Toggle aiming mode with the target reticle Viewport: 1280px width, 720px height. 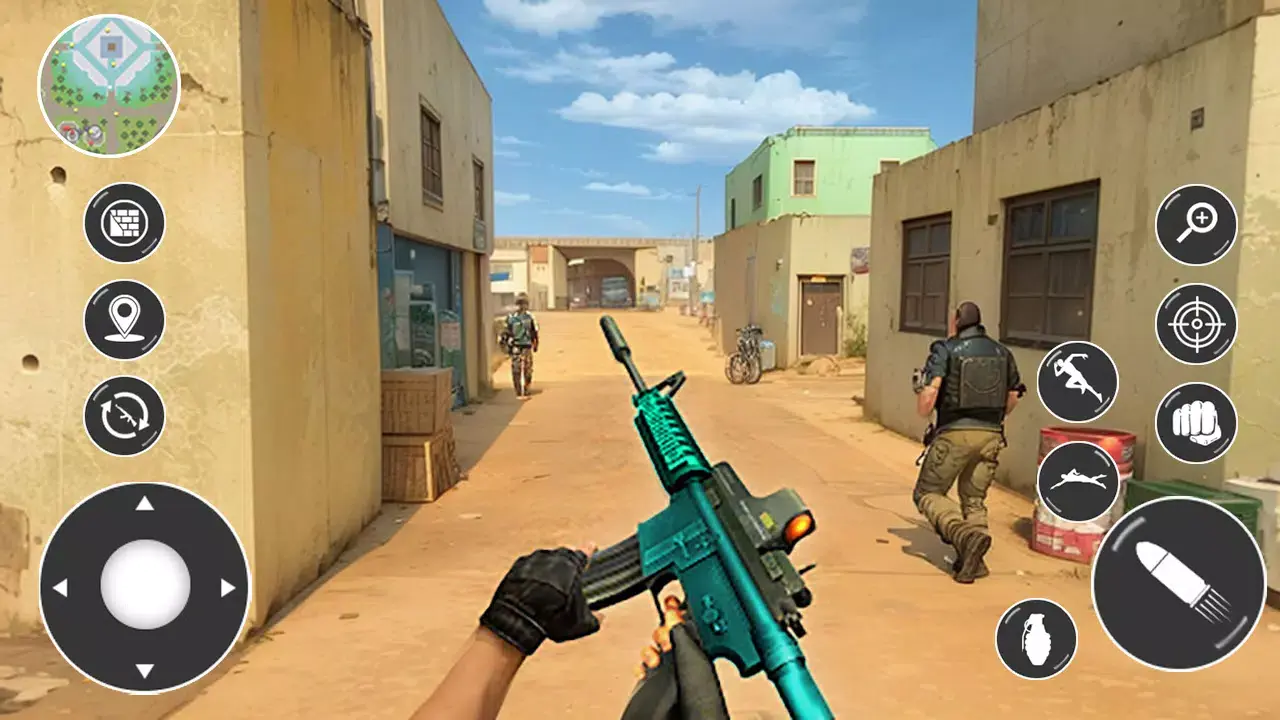[1196, 322]
